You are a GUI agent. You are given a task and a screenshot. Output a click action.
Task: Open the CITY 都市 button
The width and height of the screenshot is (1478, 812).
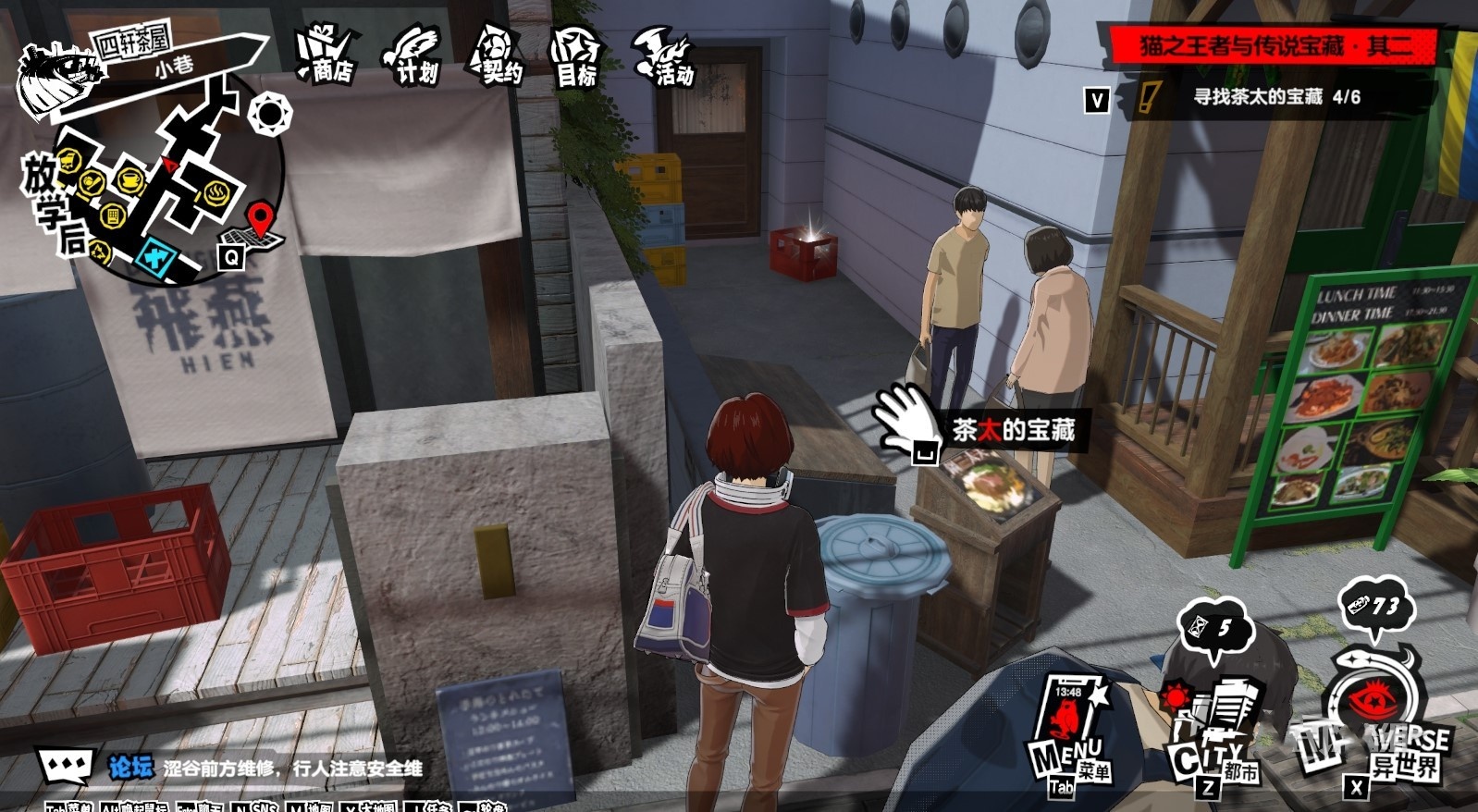(1211, 740)
